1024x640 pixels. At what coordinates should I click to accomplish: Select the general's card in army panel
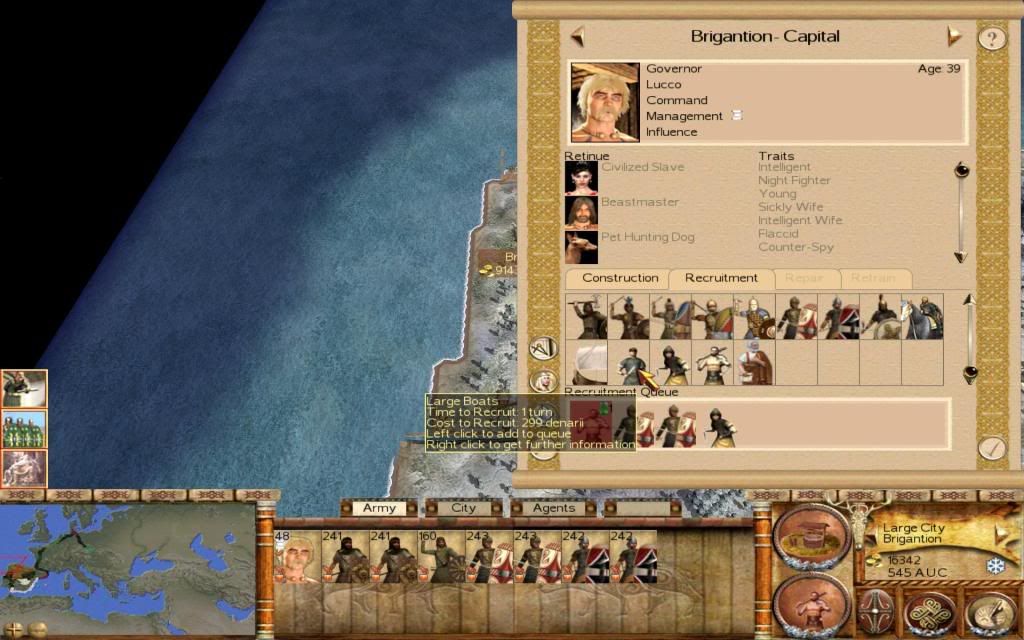(297, 557)
